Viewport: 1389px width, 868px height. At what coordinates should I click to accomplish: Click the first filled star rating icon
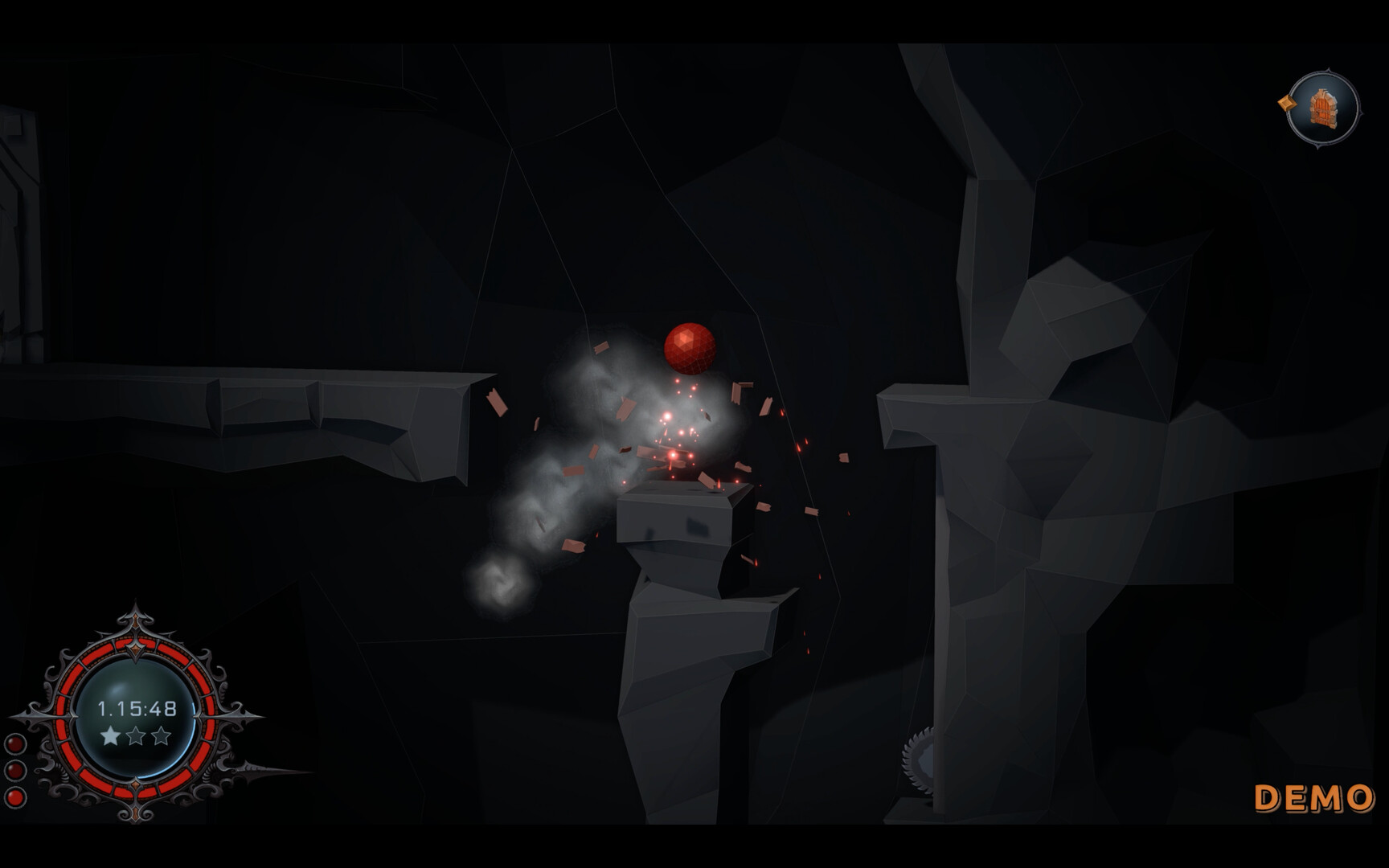pos(109,734)
